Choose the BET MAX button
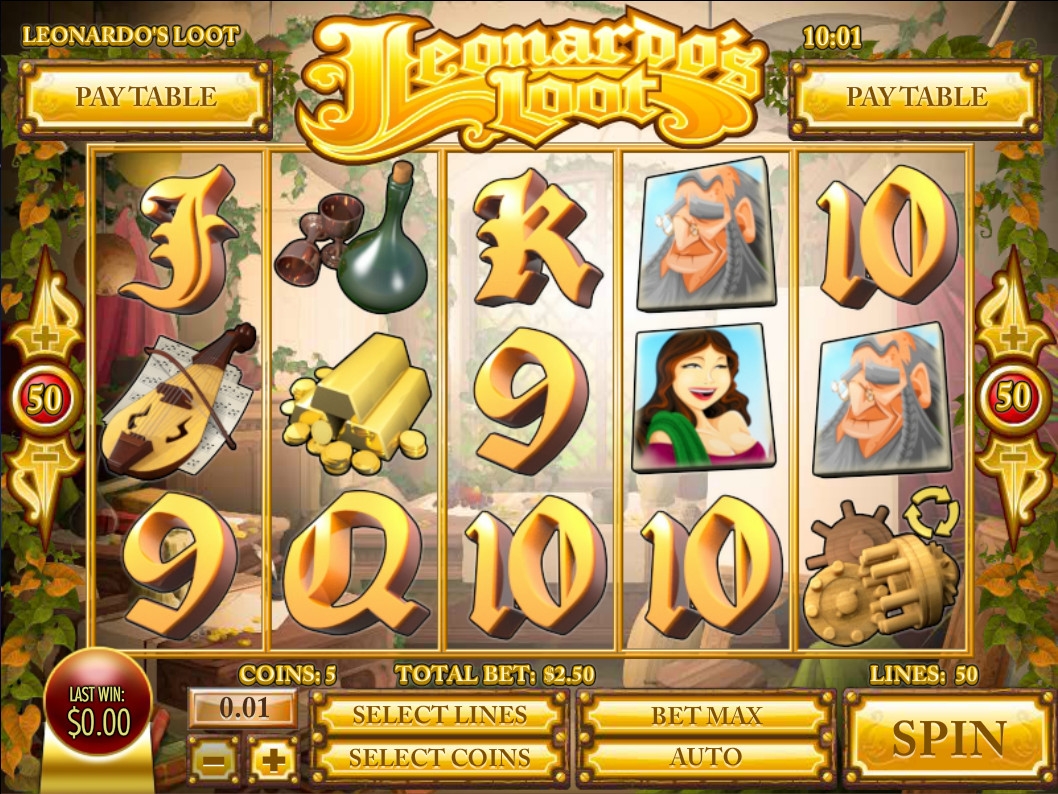Screen dimensions: 1058x794 coord(706,715)
